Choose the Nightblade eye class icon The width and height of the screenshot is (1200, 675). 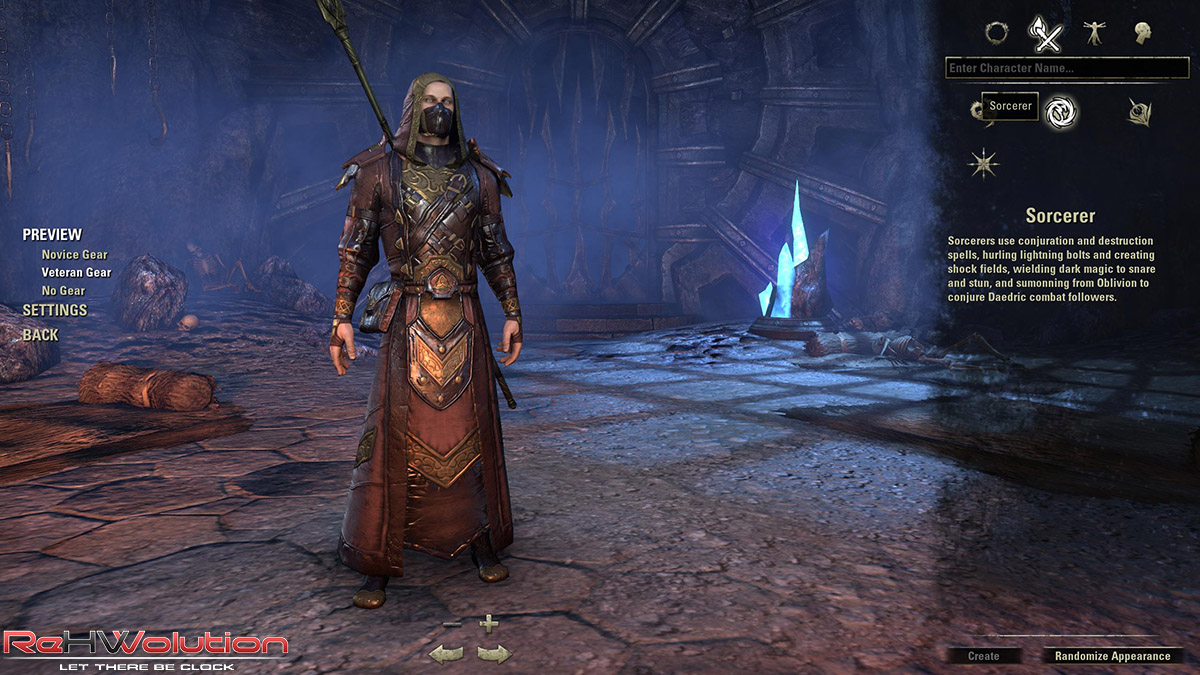(1139, 112)
